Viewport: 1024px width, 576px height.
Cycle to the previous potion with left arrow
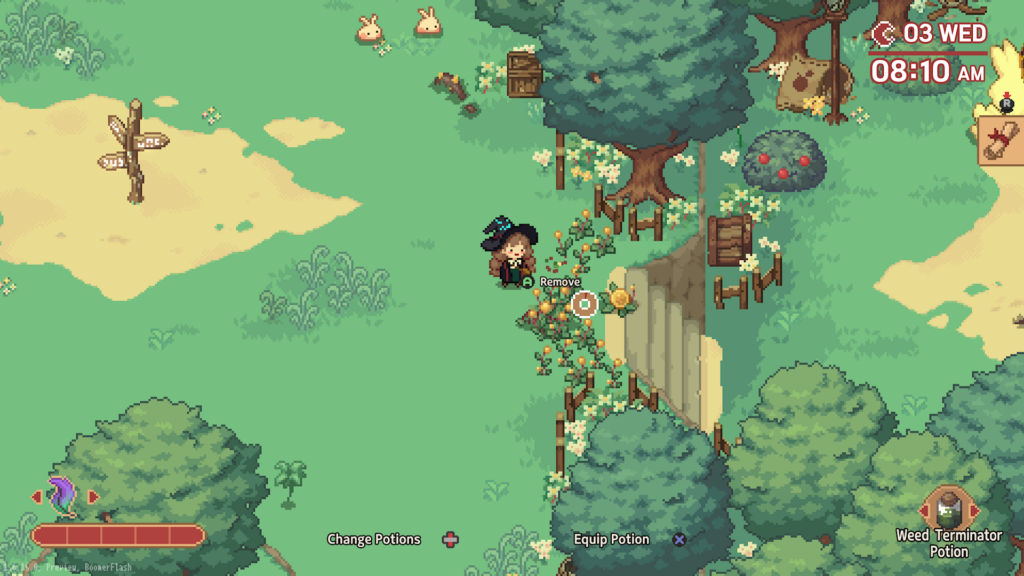(x=924, y=509)
